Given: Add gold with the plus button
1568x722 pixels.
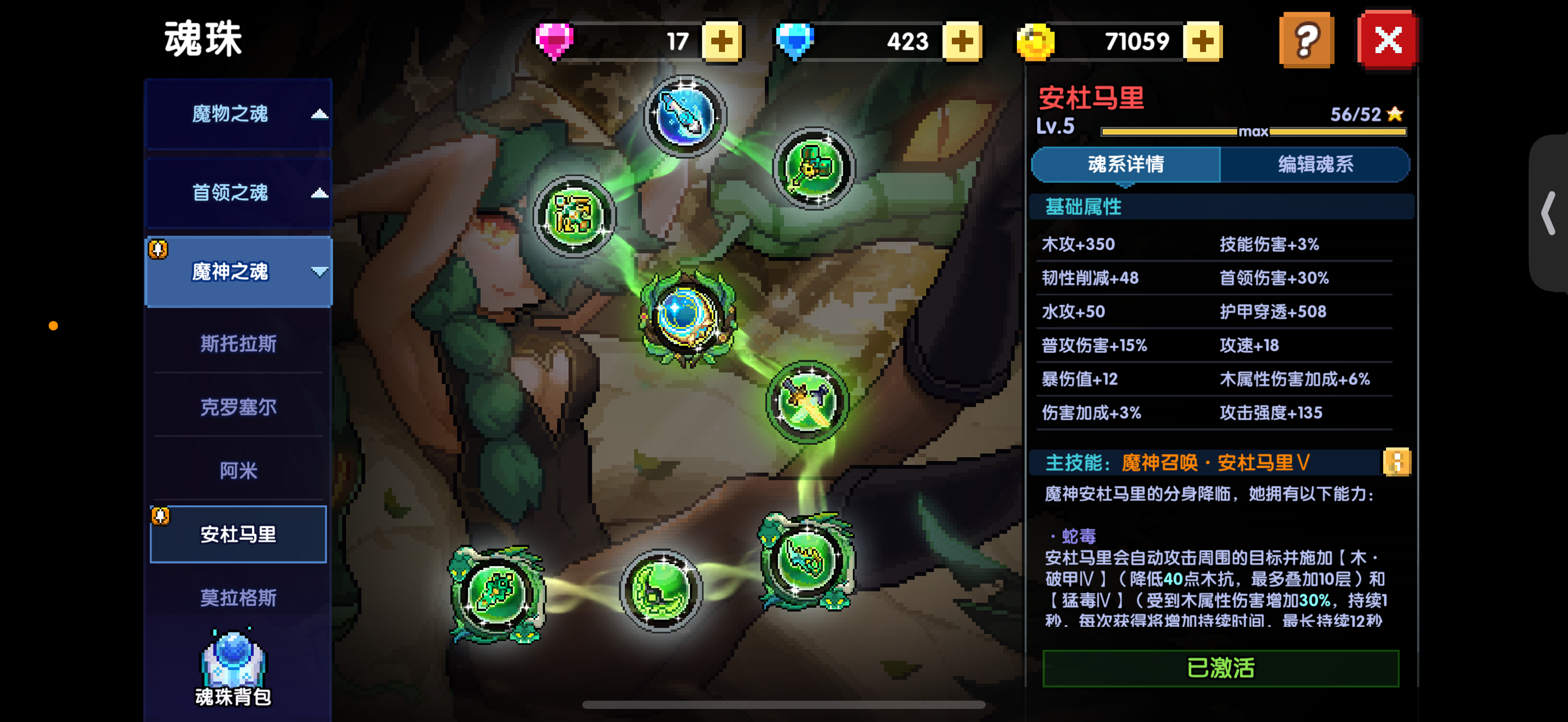Looking at the screenshot, I should [x=1202, y=41].
